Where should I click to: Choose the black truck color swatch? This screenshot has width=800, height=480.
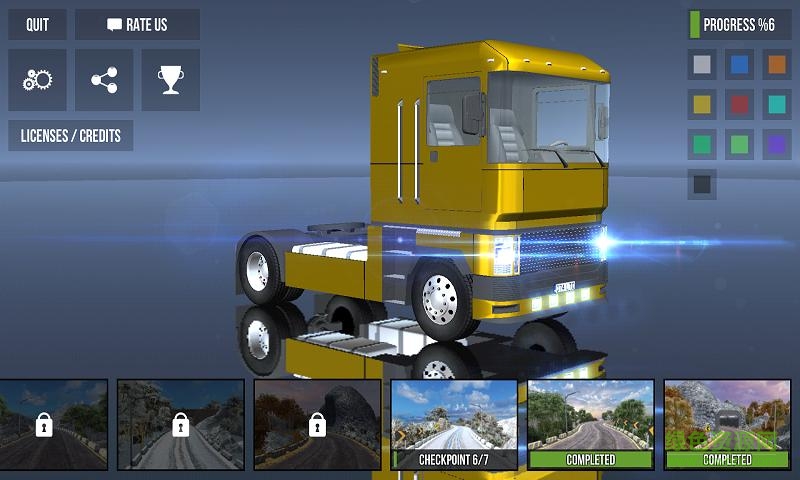click(x=702, y=184)
